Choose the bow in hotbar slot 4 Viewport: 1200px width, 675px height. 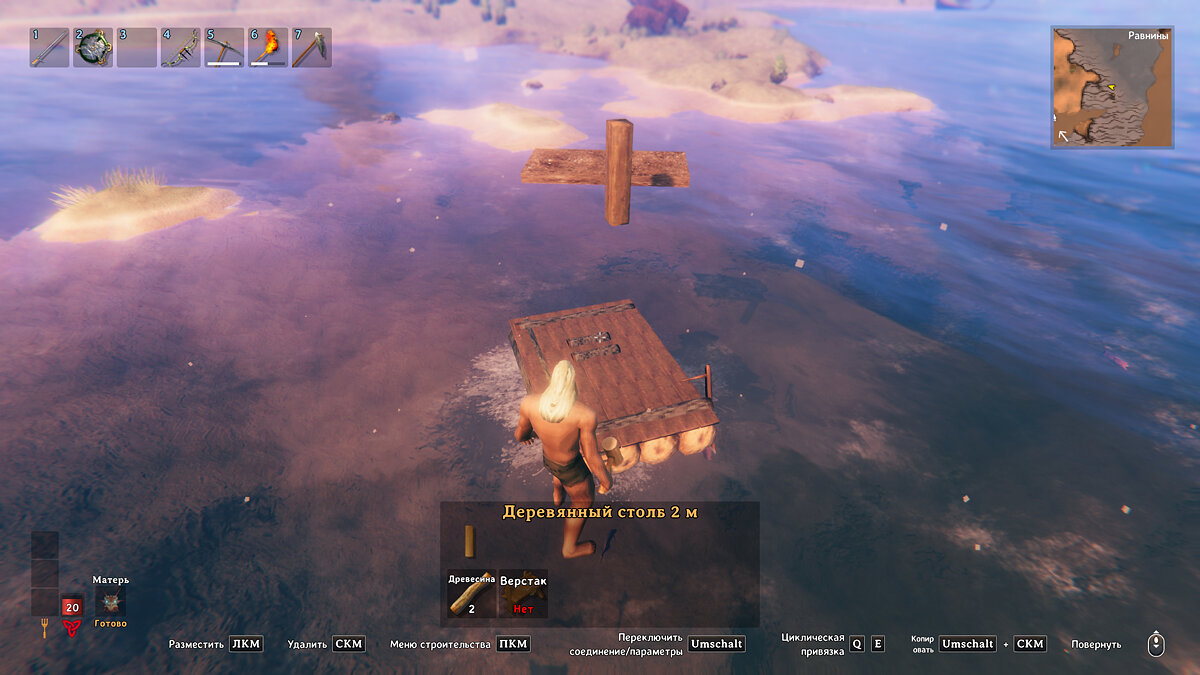point(180,48)
